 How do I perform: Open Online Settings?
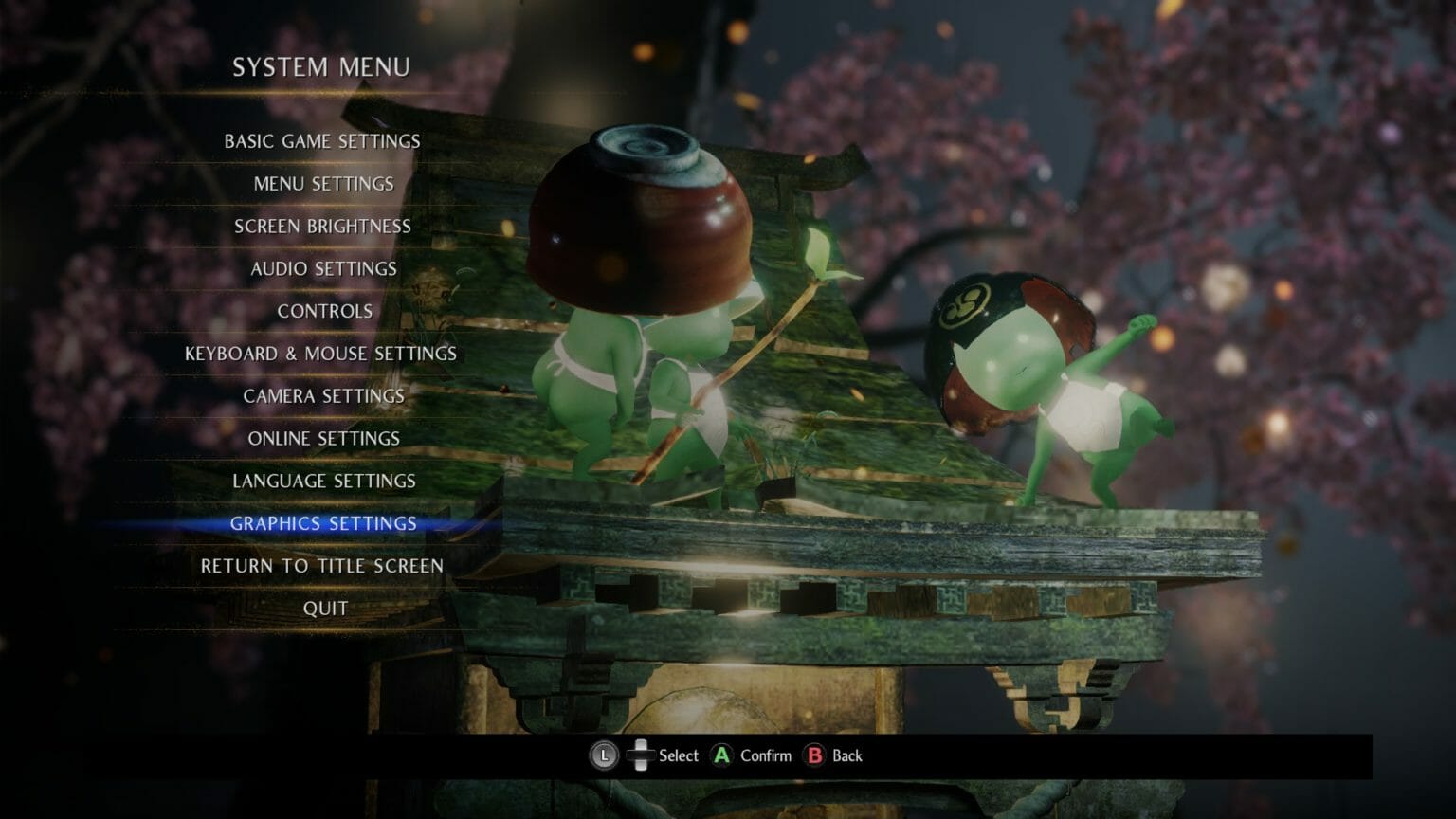click(323, 438)
